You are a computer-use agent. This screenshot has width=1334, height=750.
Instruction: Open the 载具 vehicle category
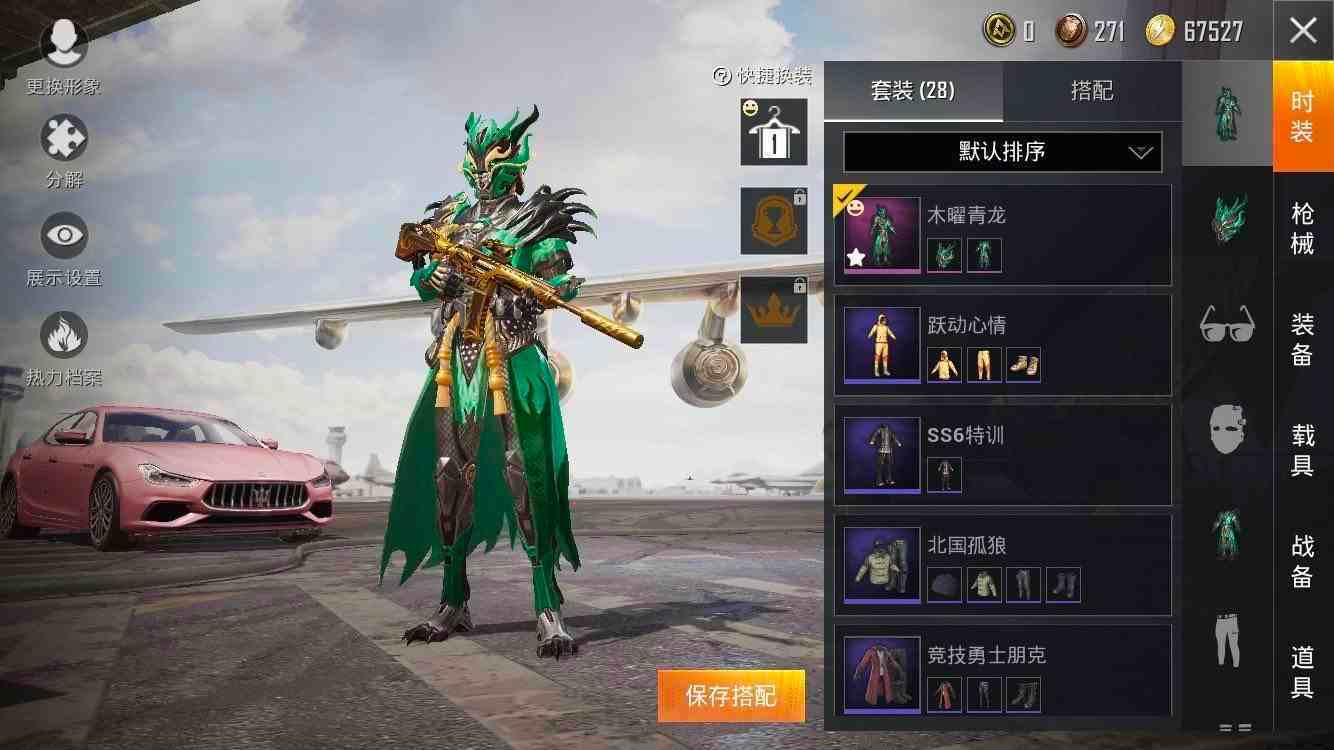pyautogui.click(x=1302, y=450)
